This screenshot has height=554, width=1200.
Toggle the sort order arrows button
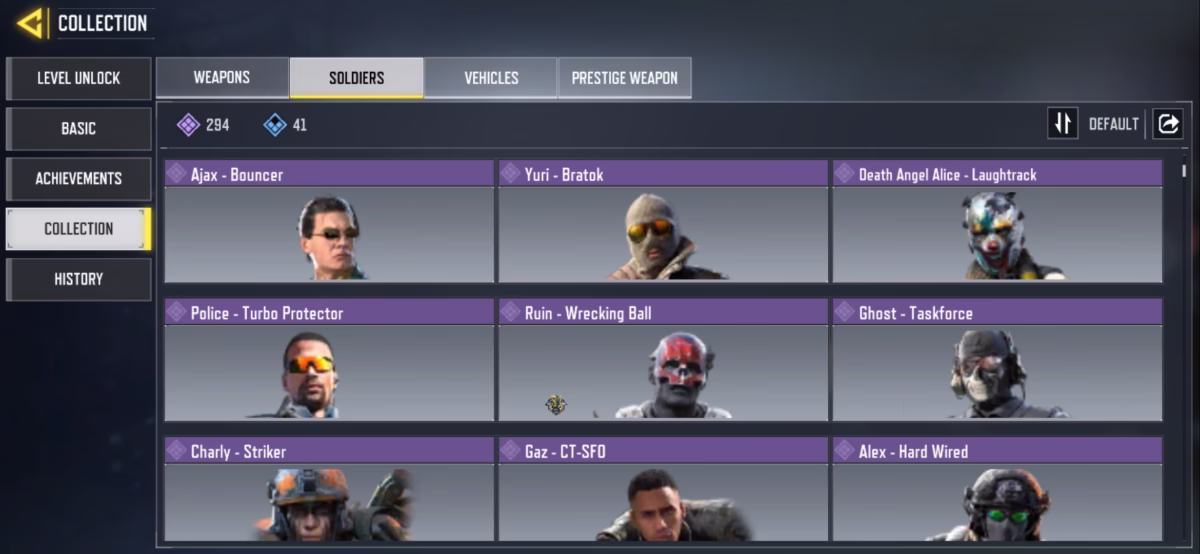pos(1062,123)
